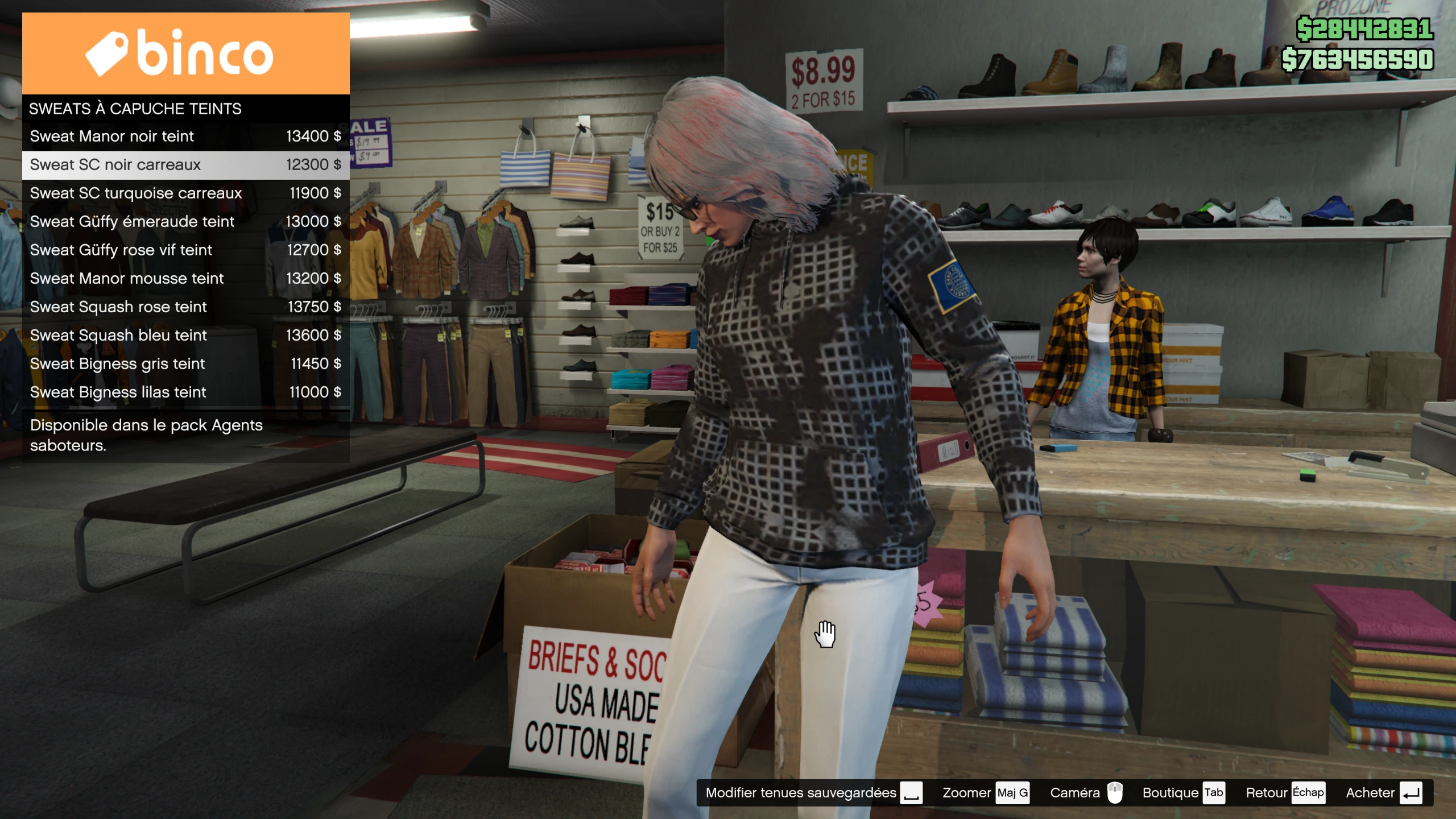Click Acheter to buy the hoodie

tap(1383, 793)
